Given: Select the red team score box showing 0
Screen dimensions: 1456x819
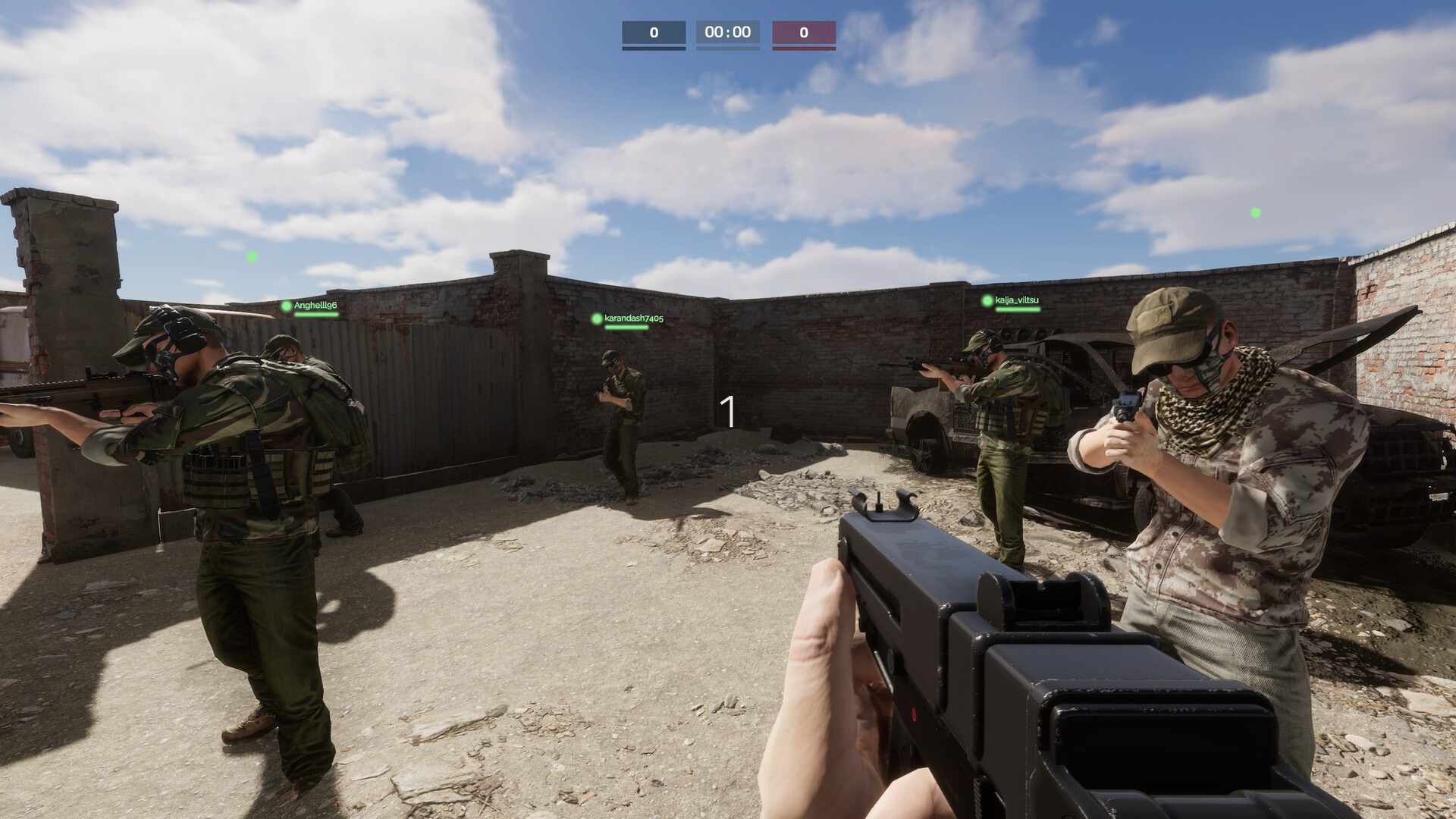Looking at the screenshot, I should (804, 32).
